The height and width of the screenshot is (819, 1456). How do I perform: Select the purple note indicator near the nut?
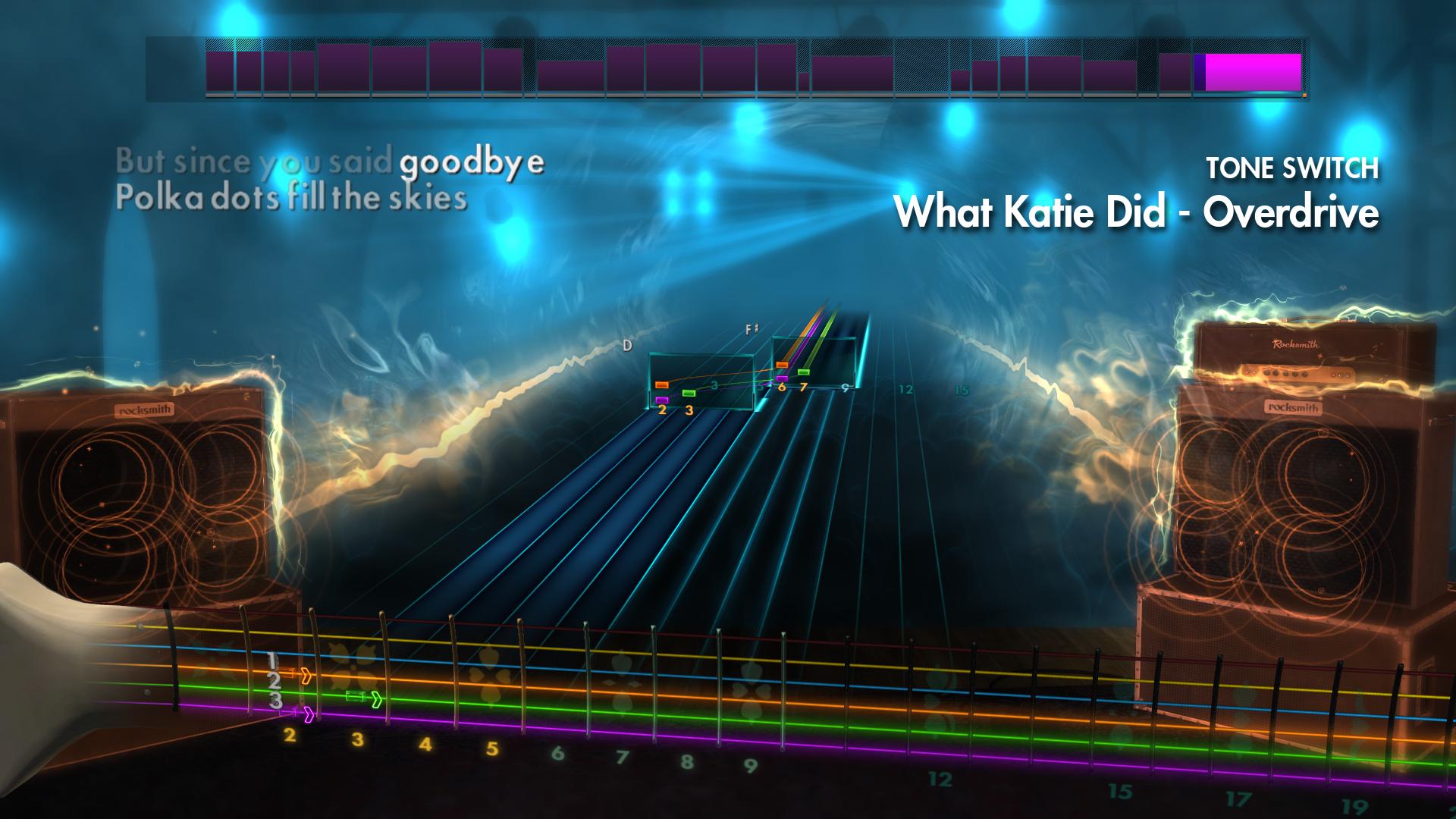pyautogui.click(x=662, y=400)
